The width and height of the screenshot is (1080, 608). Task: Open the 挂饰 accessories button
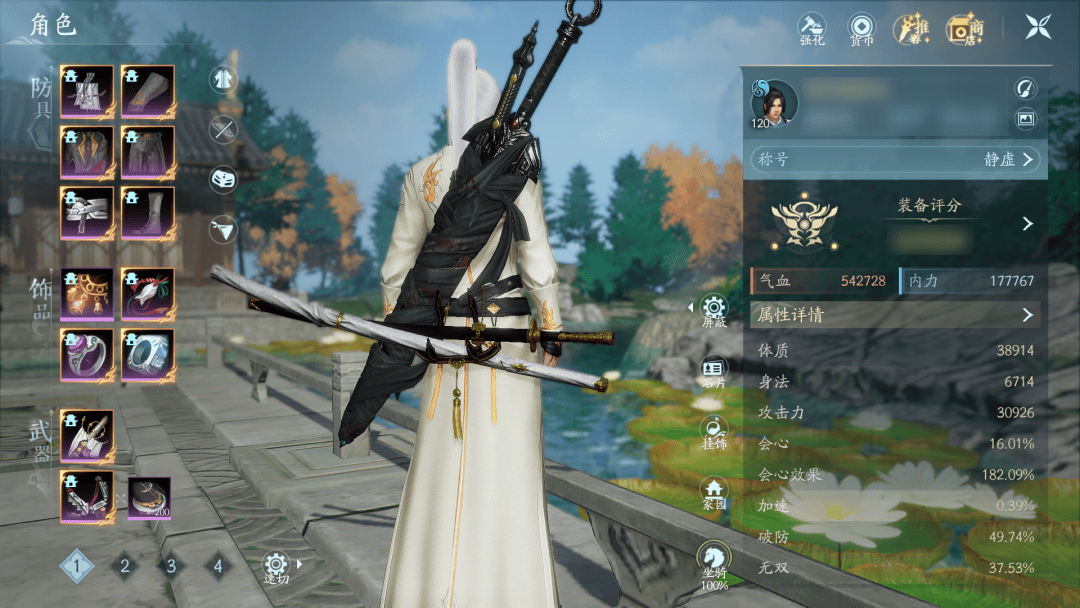pyautogui.click(x=714, y=431)
